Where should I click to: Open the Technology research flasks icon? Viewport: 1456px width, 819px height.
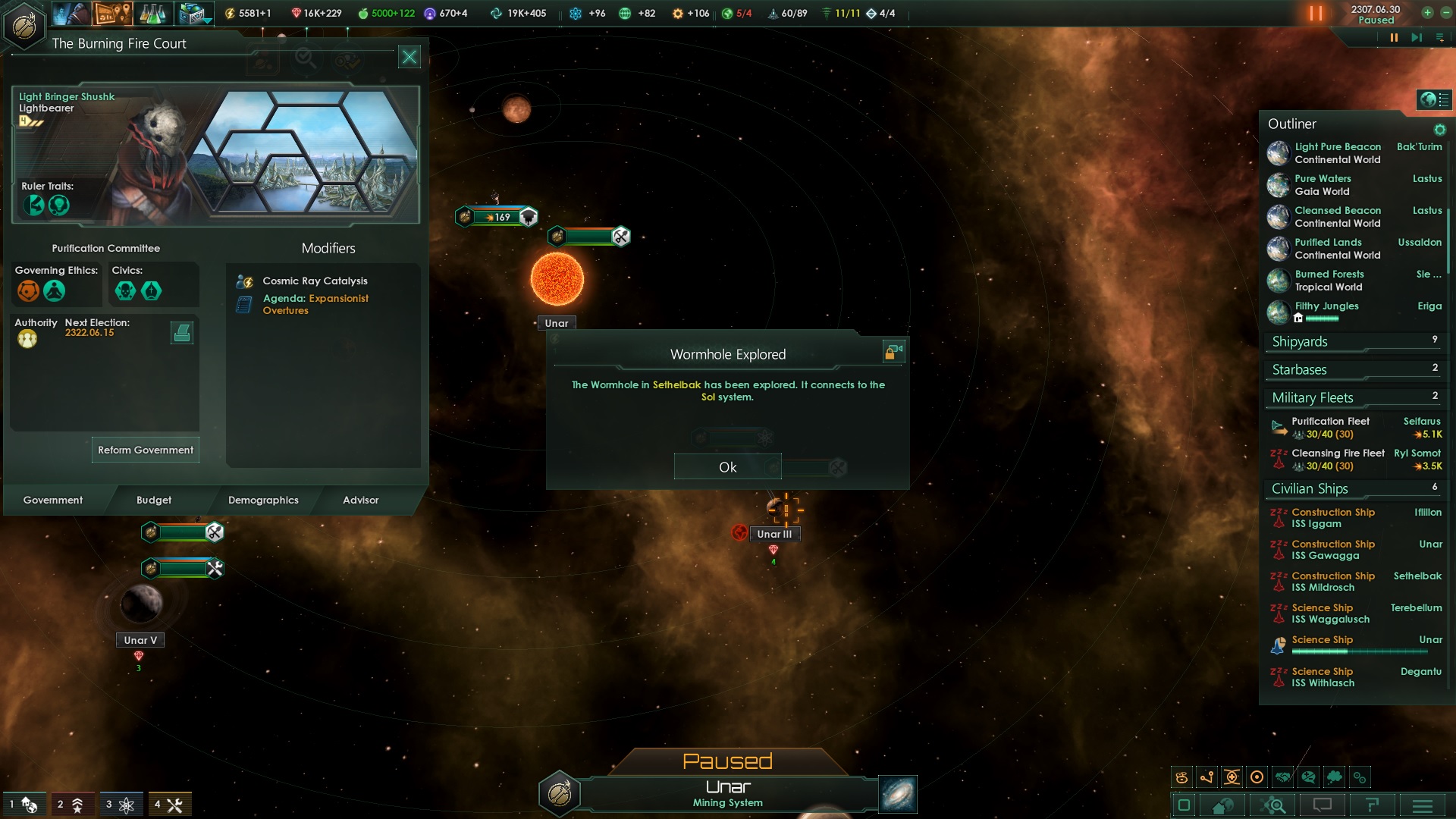(152, 14)
